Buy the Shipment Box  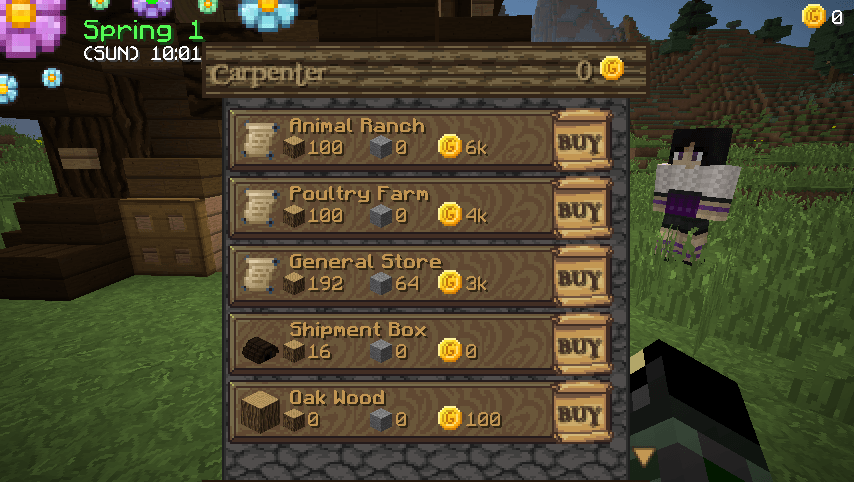581,345
